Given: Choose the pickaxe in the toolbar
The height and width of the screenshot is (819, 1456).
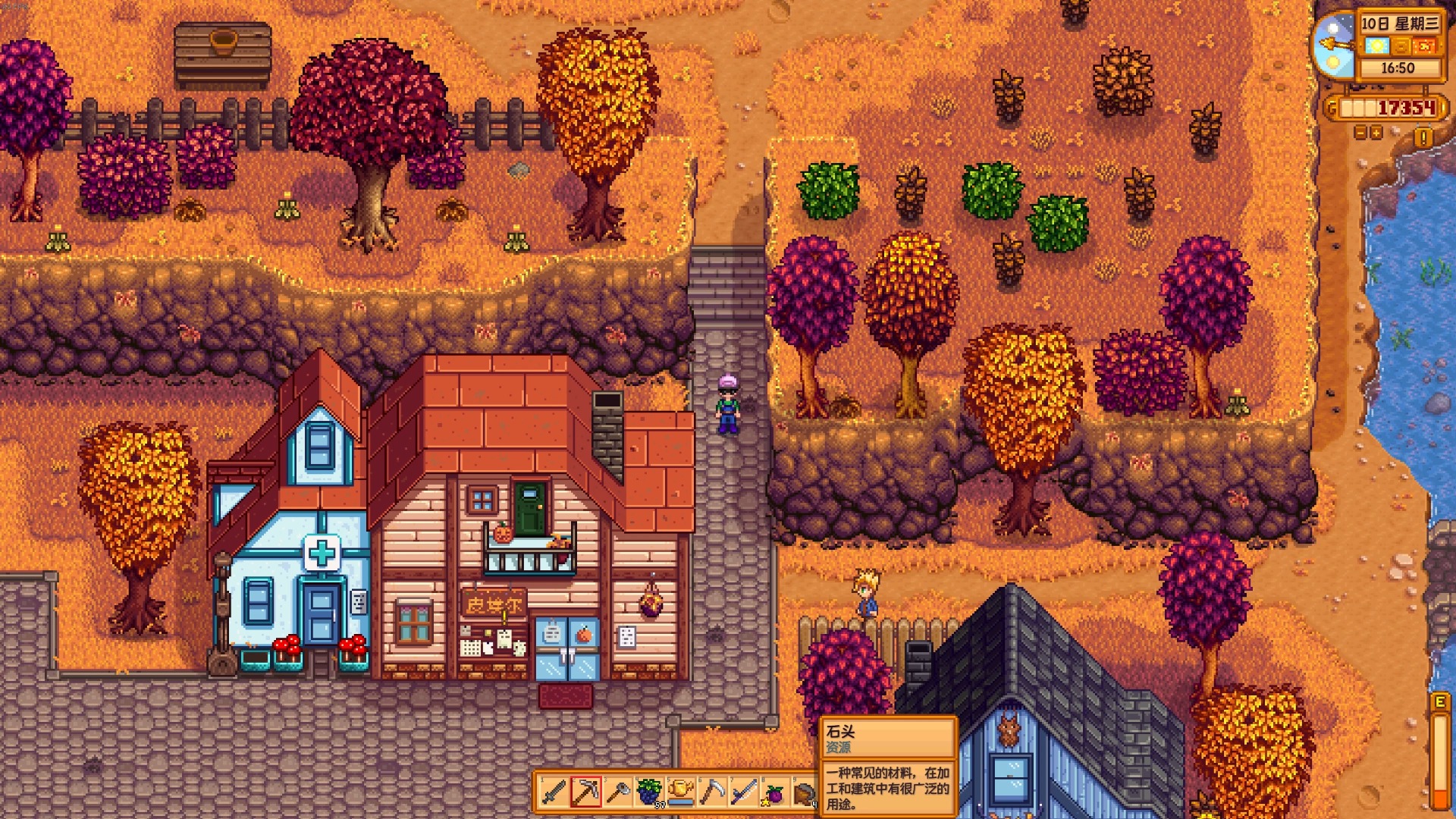Looking at the screenshot, I should [586, 792].
